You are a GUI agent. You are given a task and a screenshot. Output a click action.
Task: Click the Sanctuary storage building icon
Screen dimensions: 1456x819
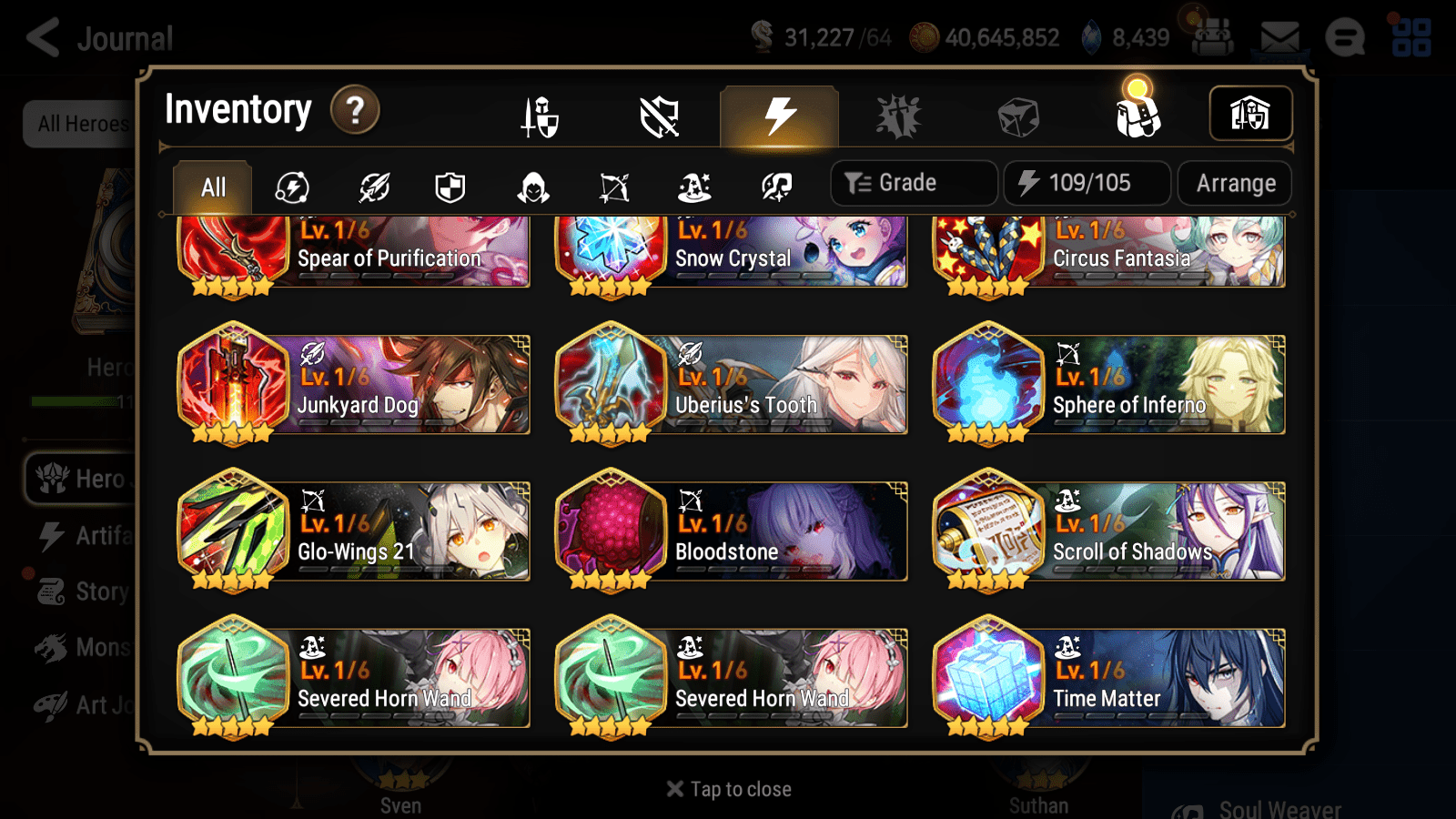click(x=1250, y=114)
